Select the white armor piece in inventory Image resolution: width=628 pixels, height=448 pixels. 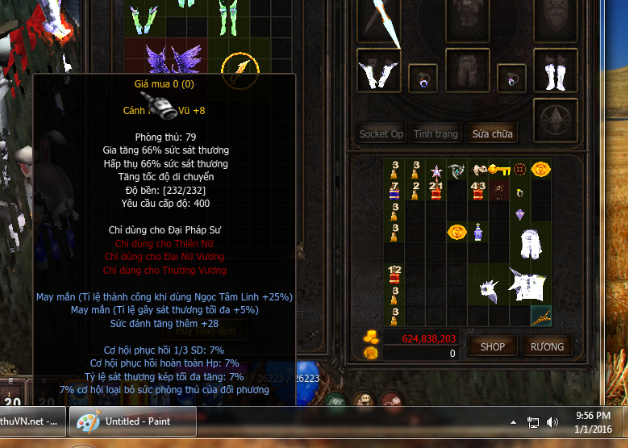530,242
